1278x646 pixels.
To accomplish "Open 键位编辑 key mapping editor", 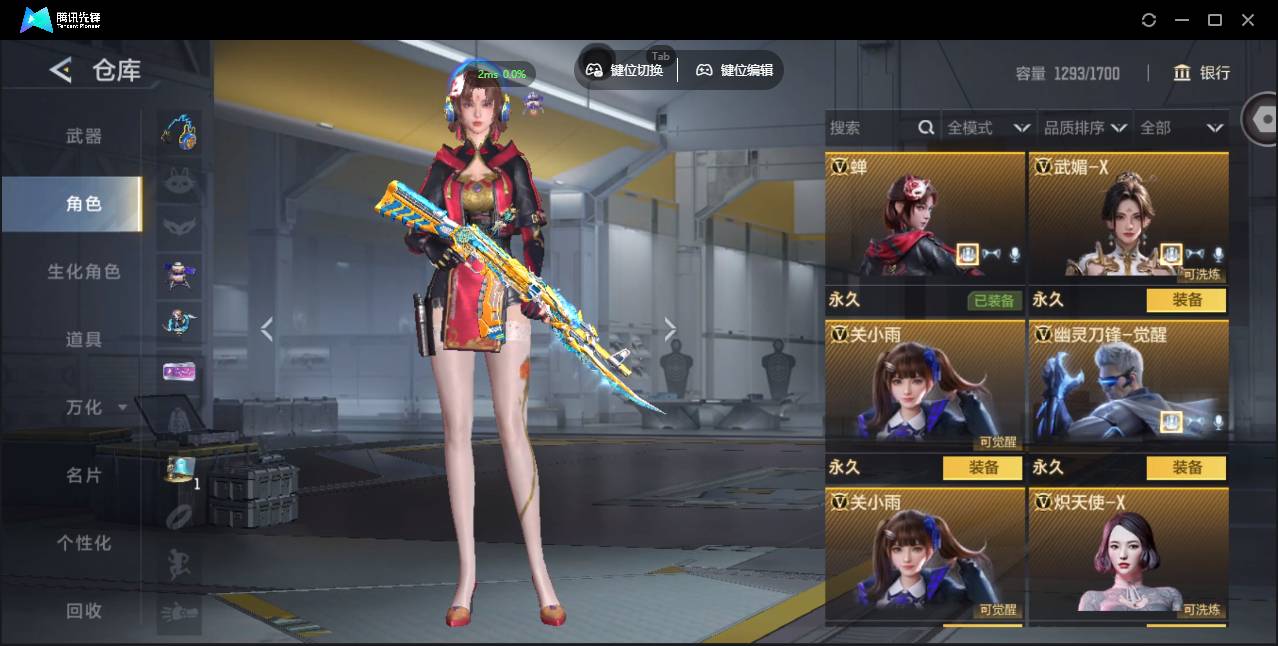I will pos(734,70).
